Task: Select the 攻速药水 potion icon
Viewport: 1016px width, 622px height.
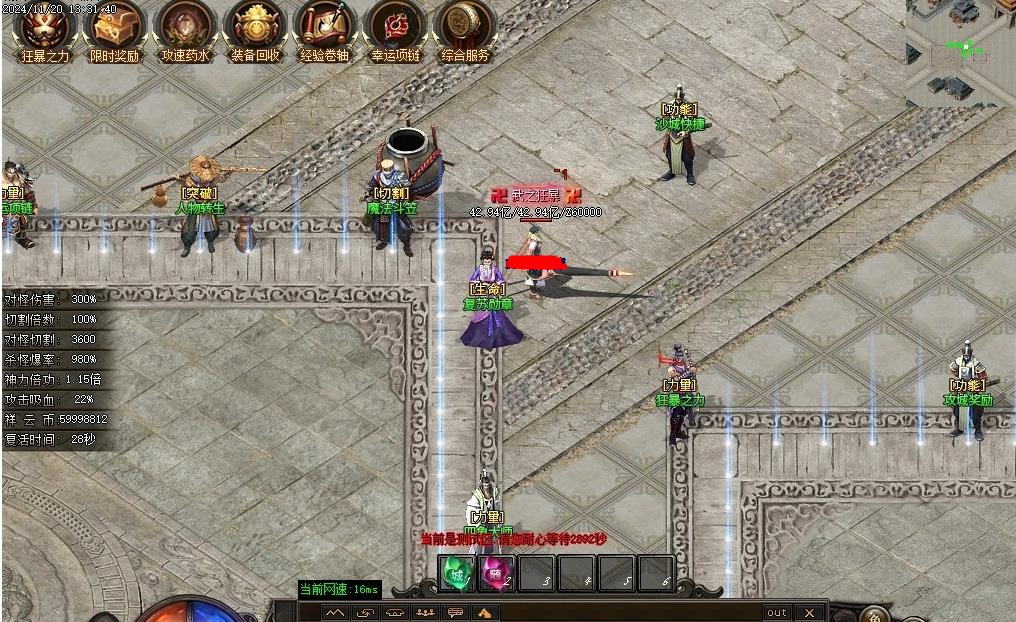Action: pos(185,27)
